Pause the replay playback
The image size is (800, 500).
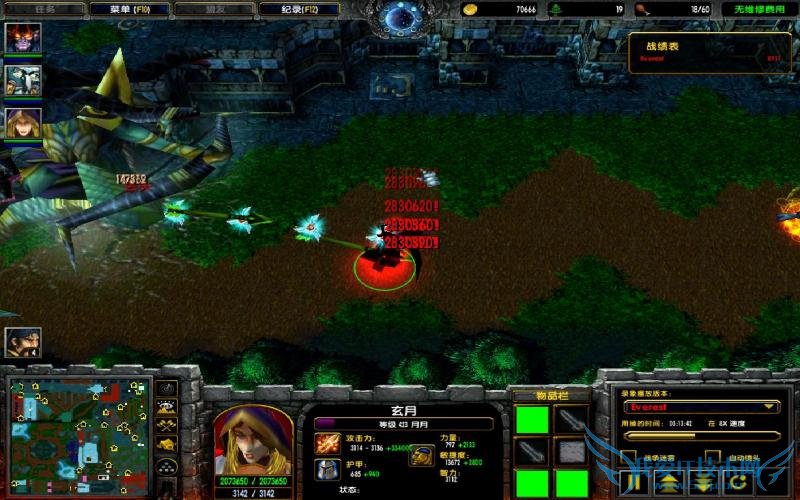pyautogui.click(x=635, y=483)
